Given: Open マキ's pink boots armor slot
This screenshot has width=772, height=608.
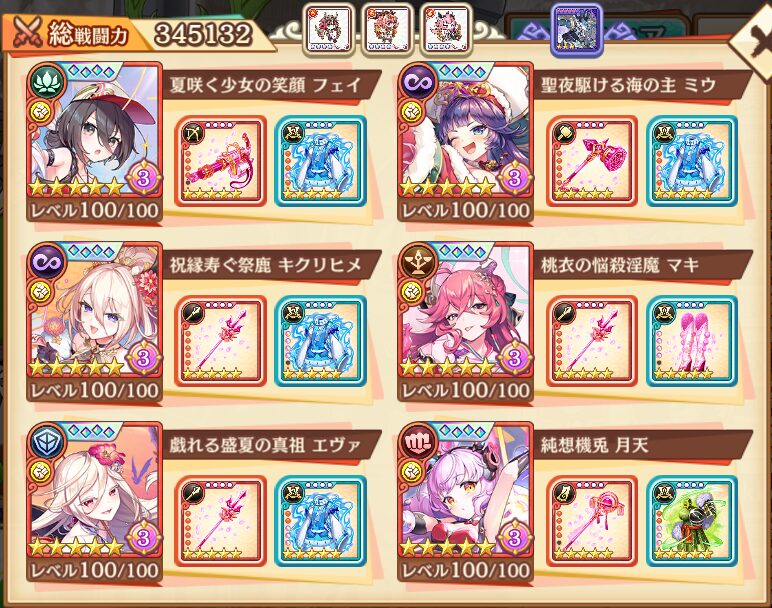Looking at the screenshot, I should click(x=692, y=340).
